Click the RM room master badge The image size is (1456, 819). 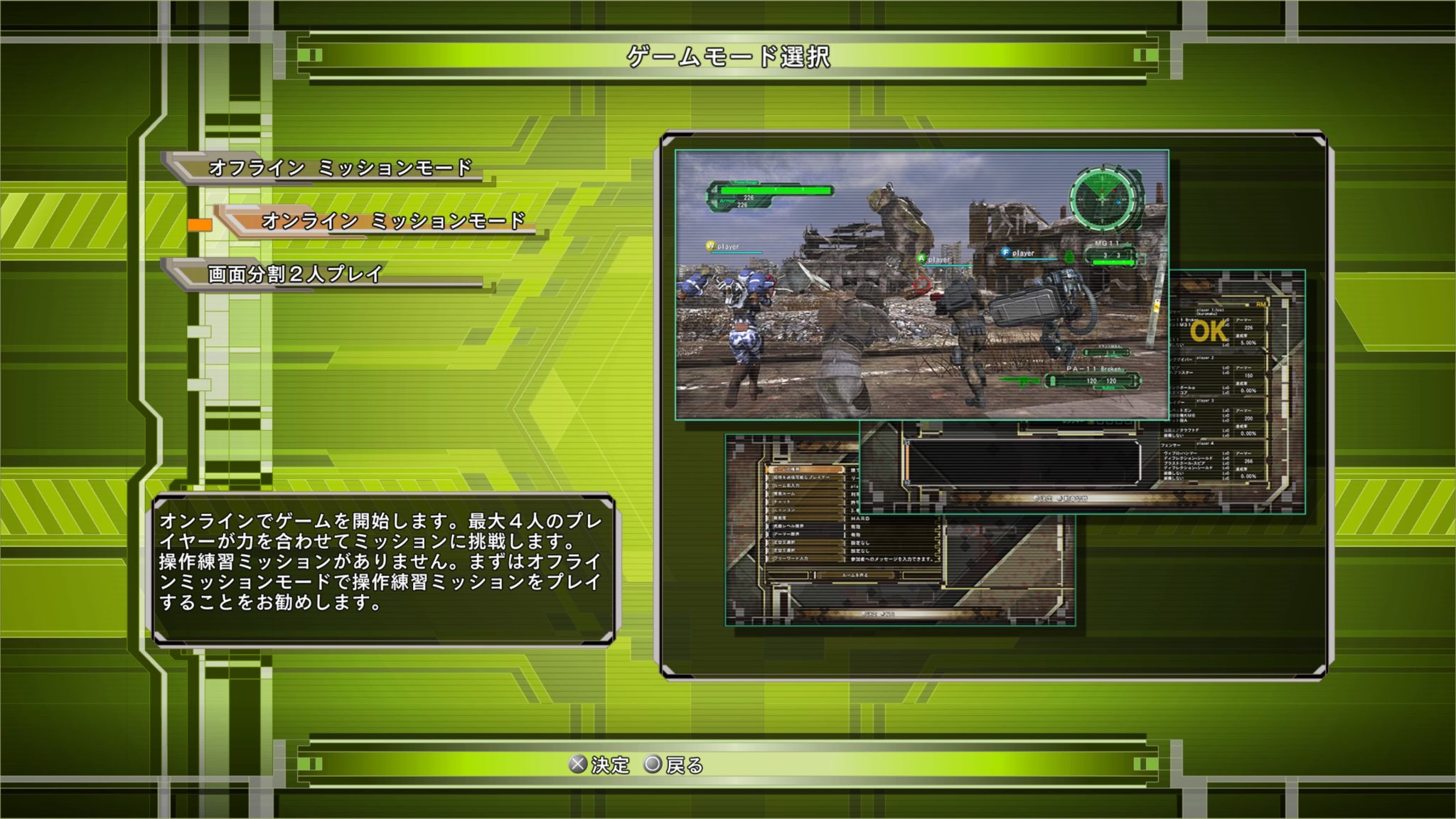click(1261, 303)
